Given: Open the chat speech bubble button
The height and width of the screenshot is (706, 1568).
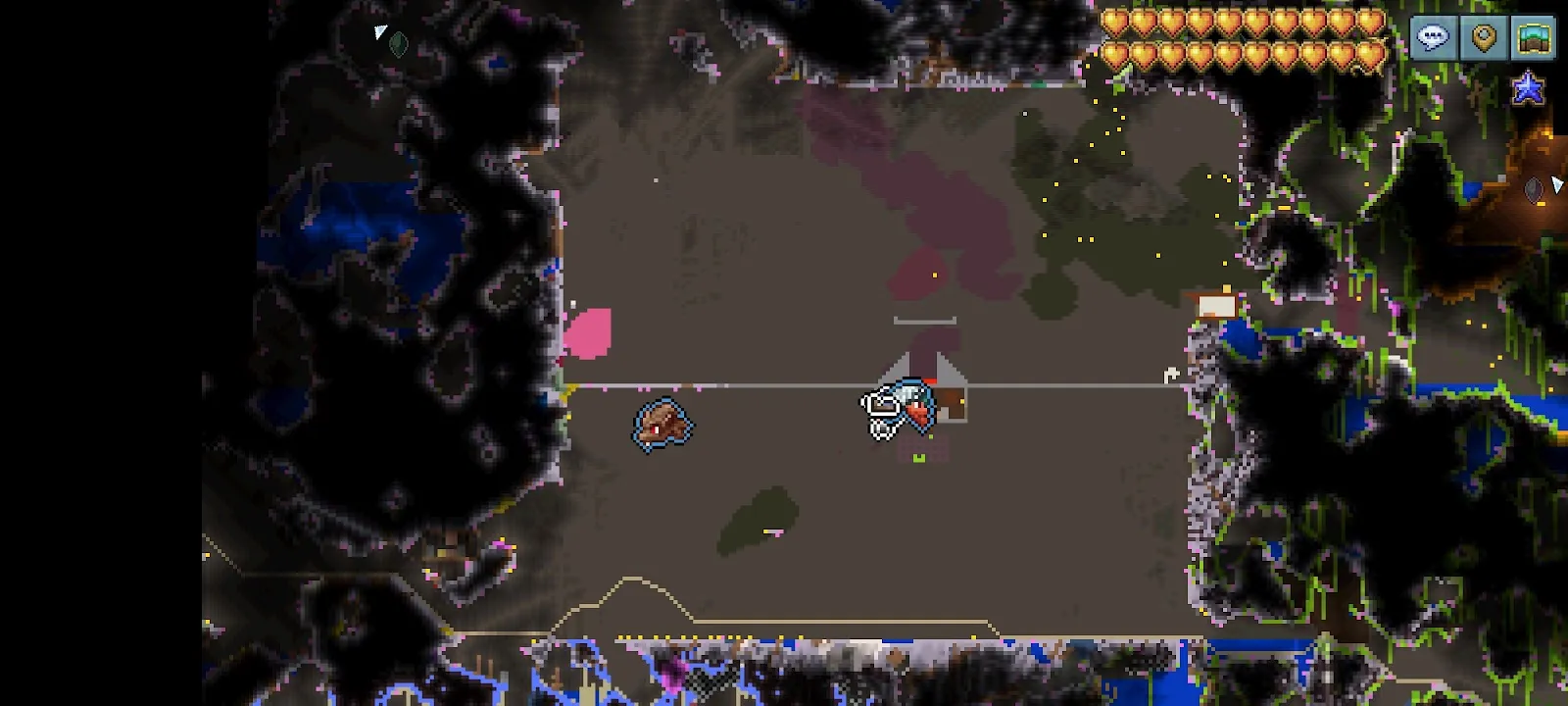Looking at the screenshot, I should [1434, 38].
